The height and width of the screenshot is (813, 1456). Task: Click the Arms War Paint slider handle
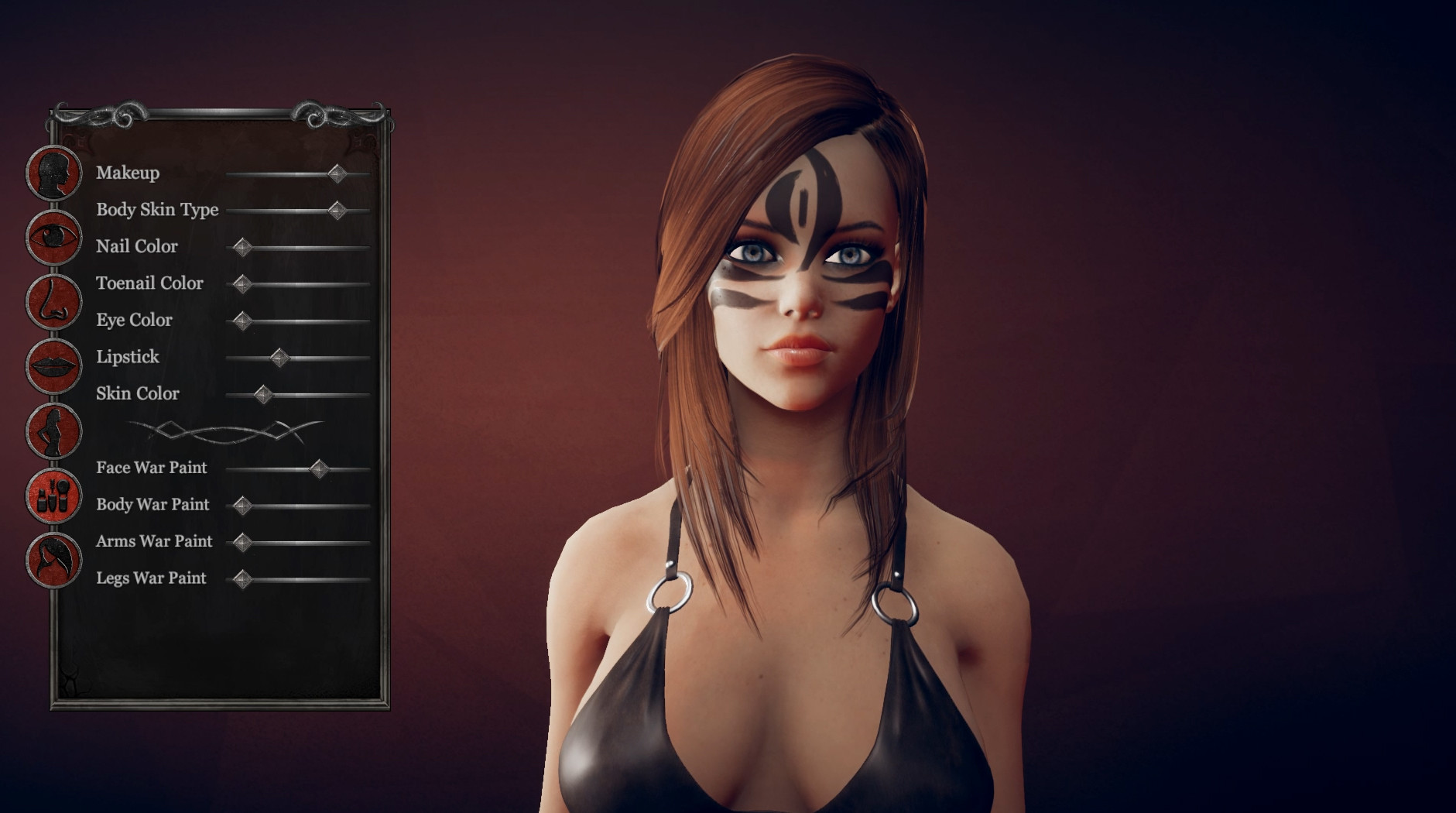coord(244,541)
